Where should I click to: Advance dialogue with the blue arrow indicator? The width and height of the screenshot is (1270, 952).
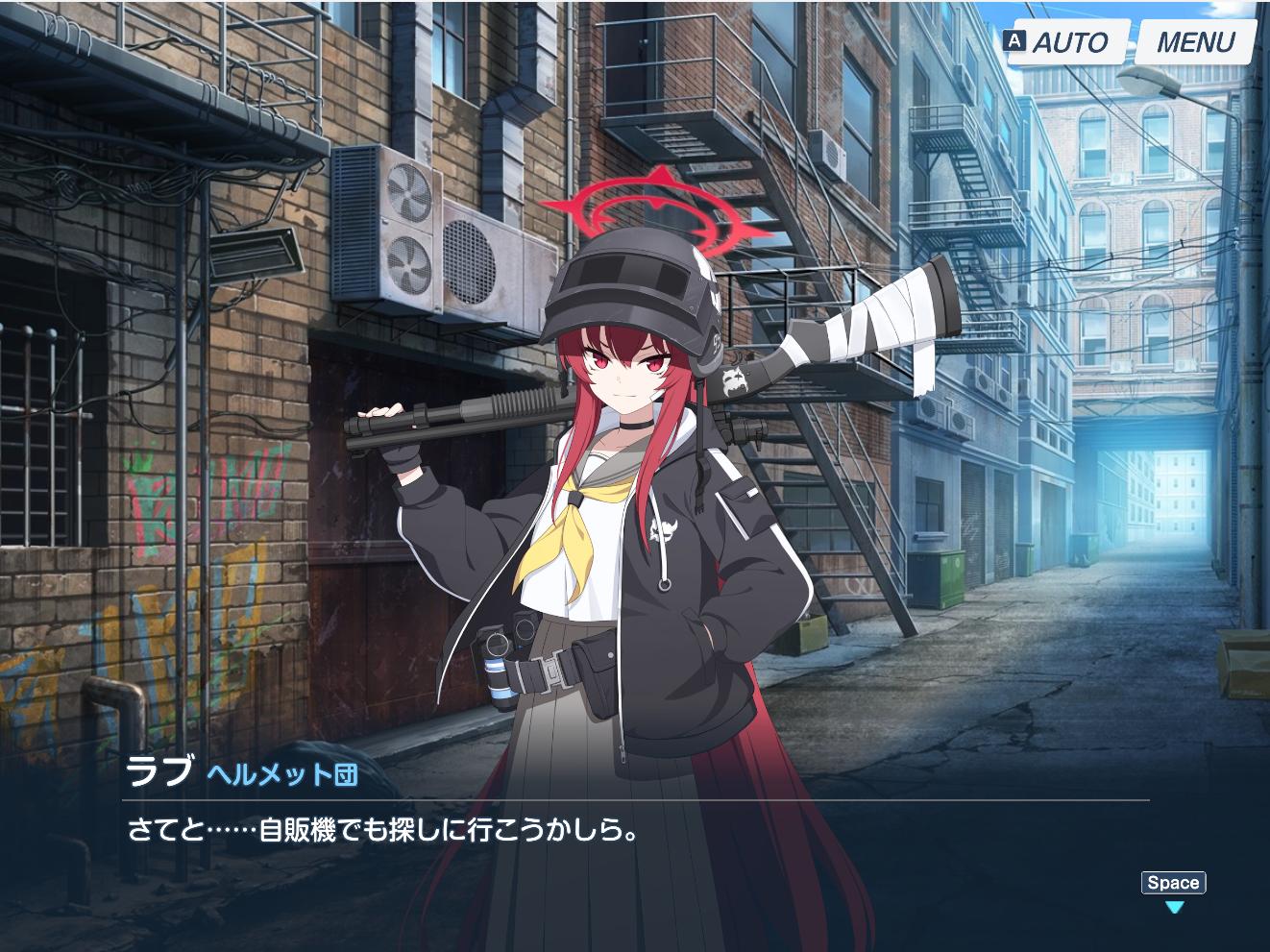pyautogui.click(x=1174, y=907)
